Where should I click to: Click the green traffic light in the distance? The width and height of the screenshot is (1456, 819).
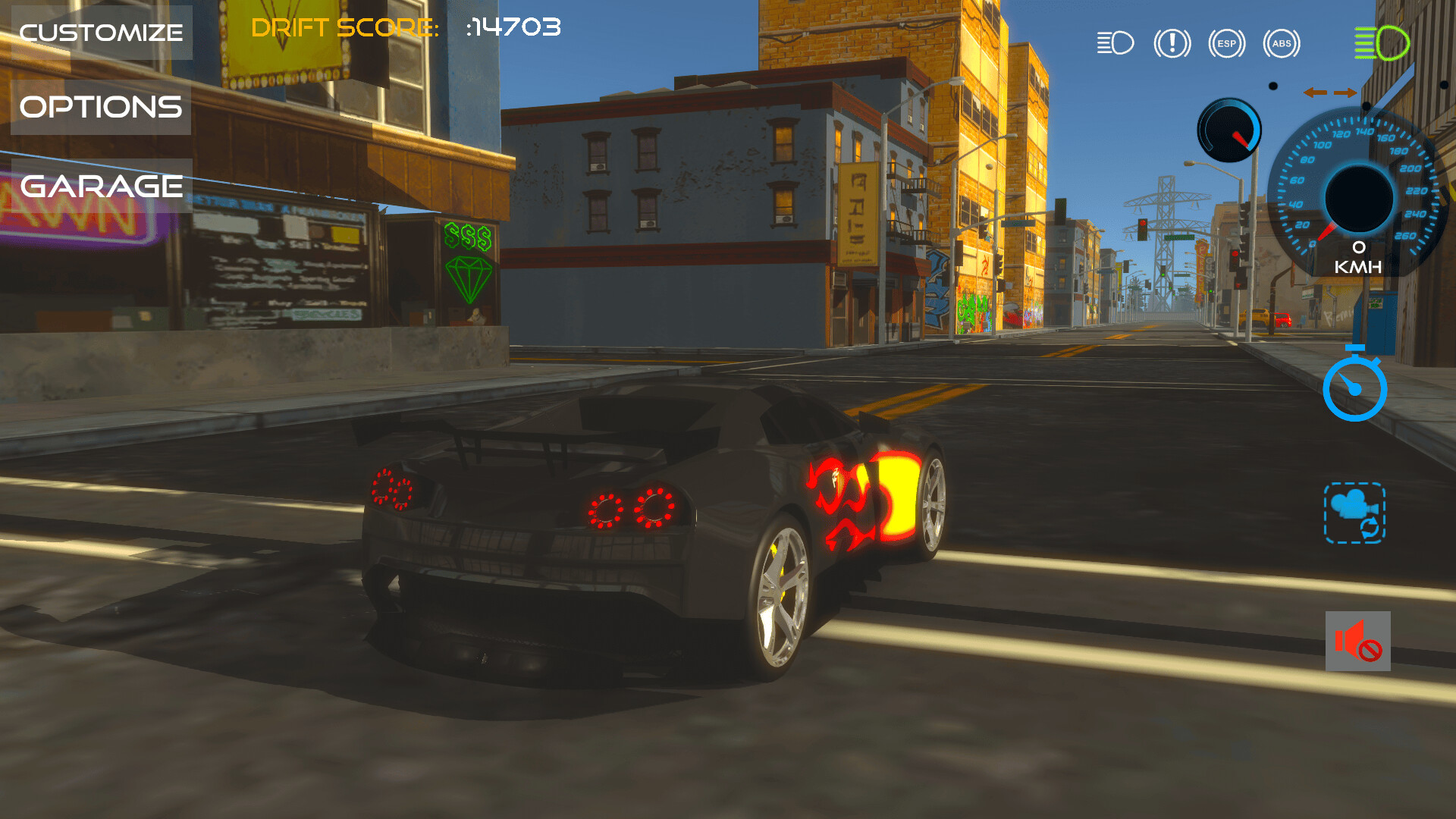click(x=1163, y=274)
